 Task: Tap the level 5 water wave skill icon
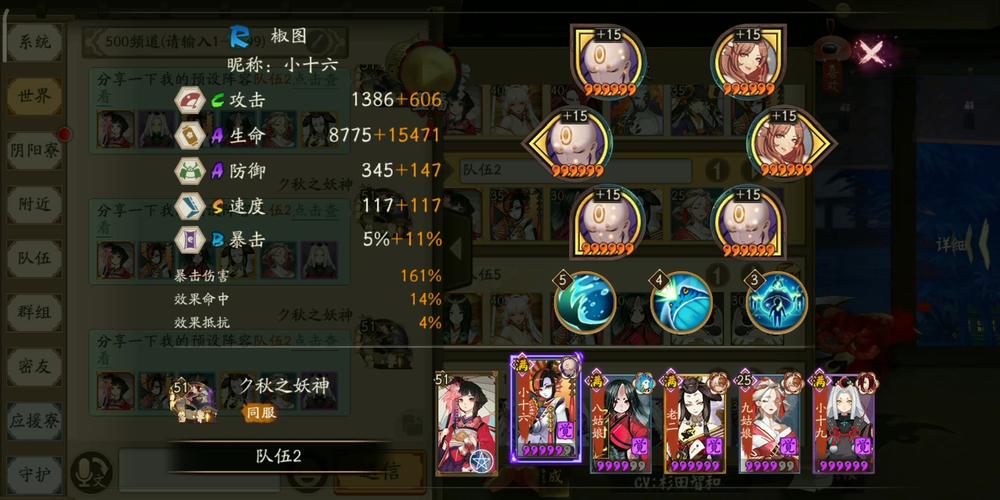pos(585,301)
